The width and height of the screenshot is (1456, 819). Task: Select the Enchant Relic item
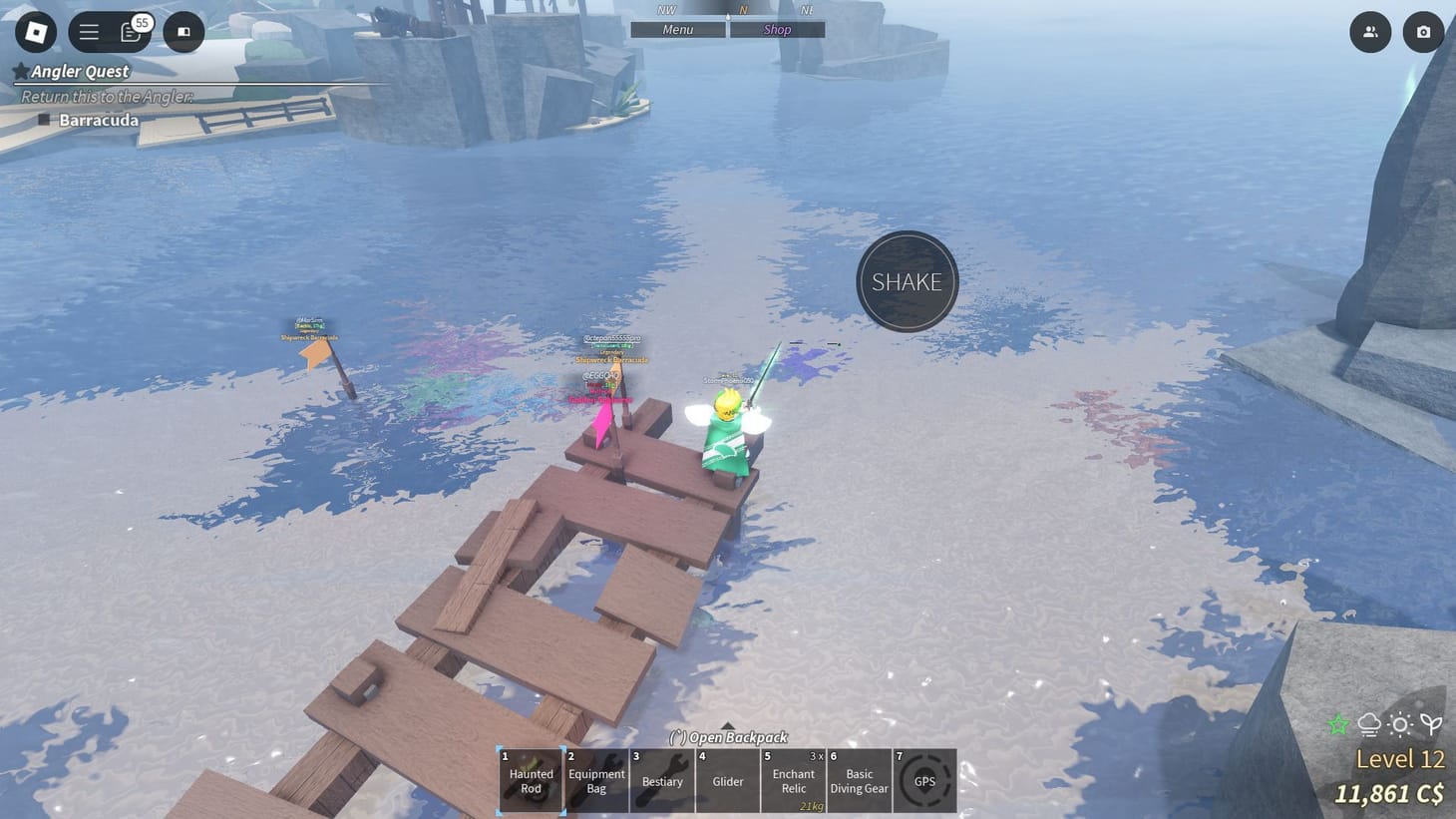click(793, 780)
